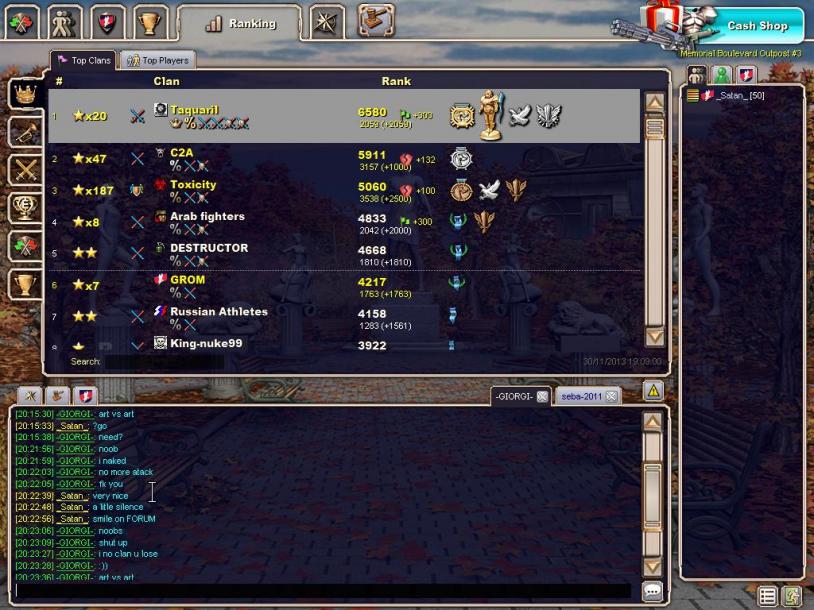Click the chat message input box
The width and height of the screenshot is (814, 610).
[320, 591]
